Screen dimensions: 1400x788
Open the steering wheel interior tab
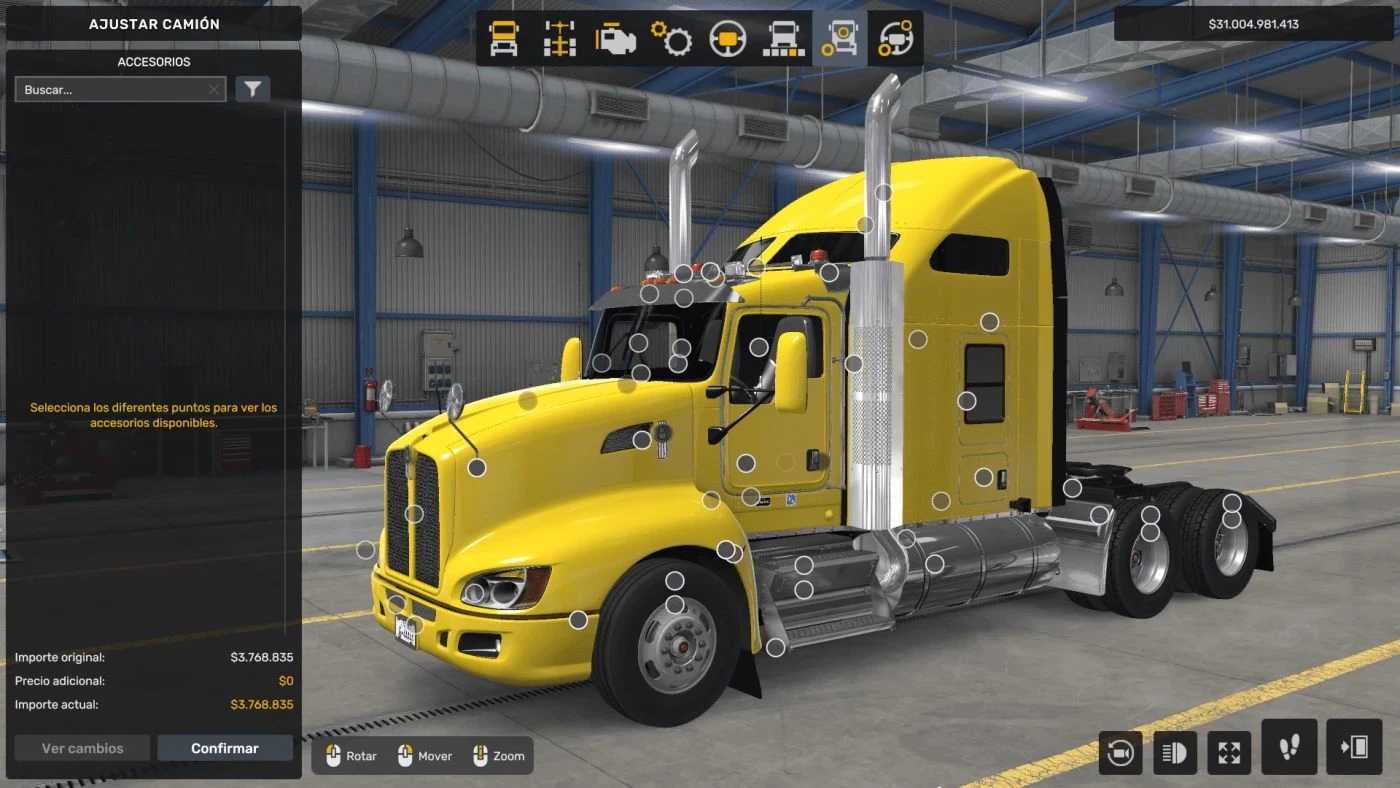click(x=728, y=39)
